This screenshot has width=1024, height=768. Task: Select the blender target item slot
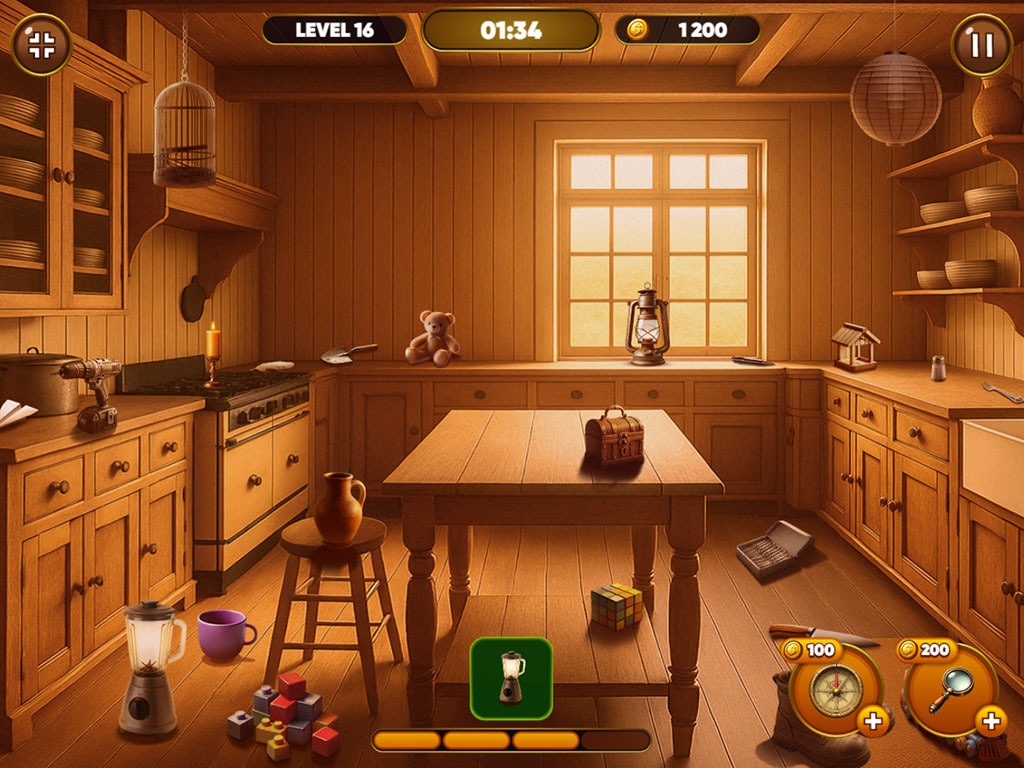coord(511,678)
